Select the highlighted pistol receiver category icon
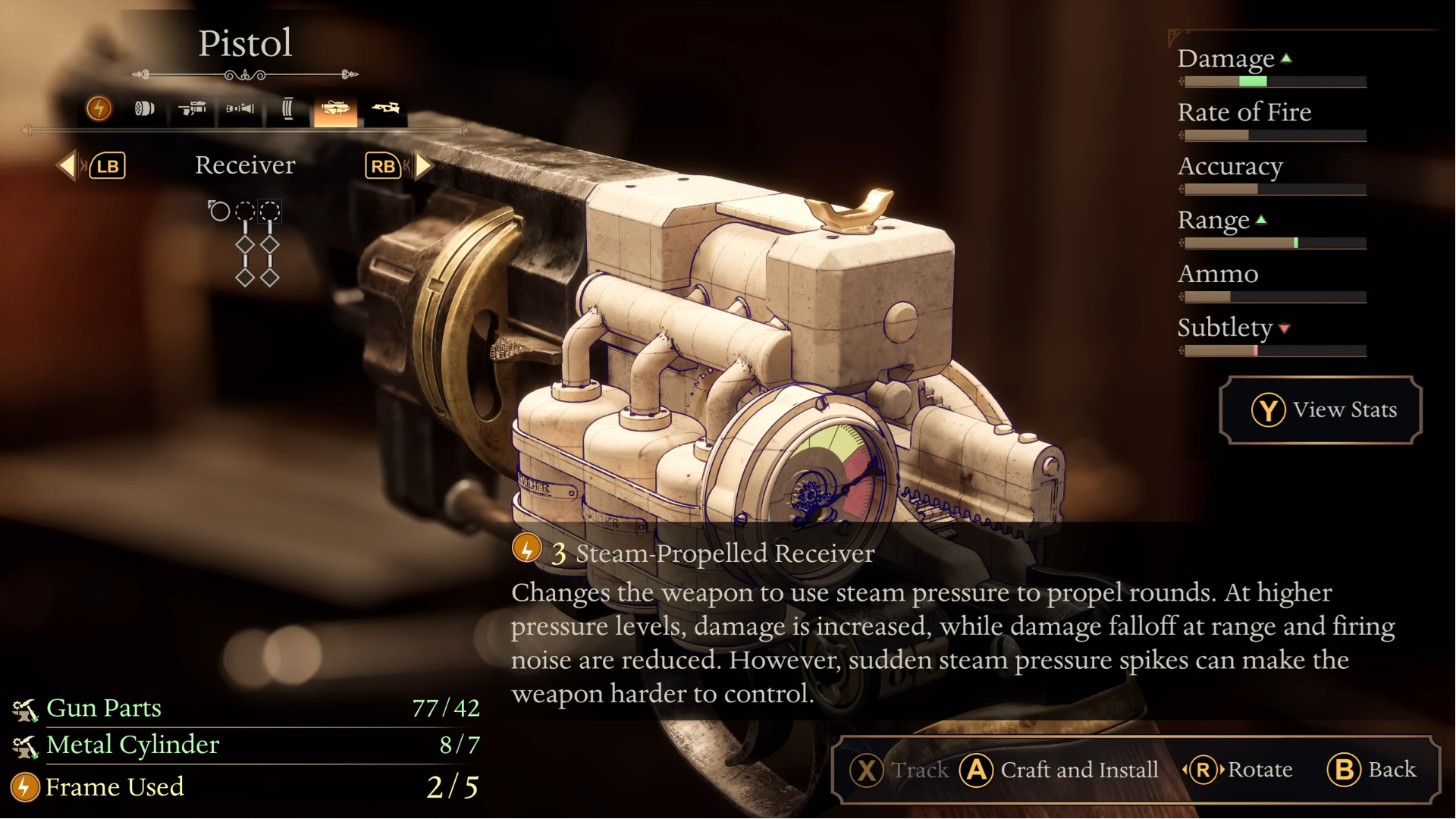 tap(336, 108)
